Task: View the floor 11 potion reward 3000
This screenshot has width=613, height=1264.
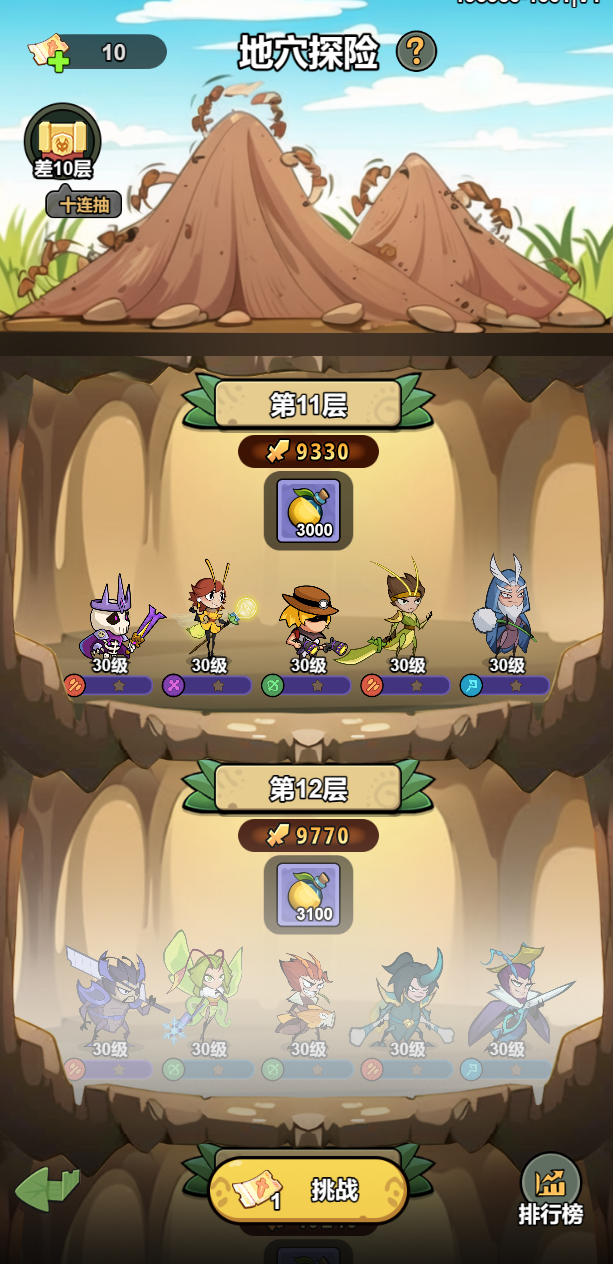Action: (x=308, y=510)
